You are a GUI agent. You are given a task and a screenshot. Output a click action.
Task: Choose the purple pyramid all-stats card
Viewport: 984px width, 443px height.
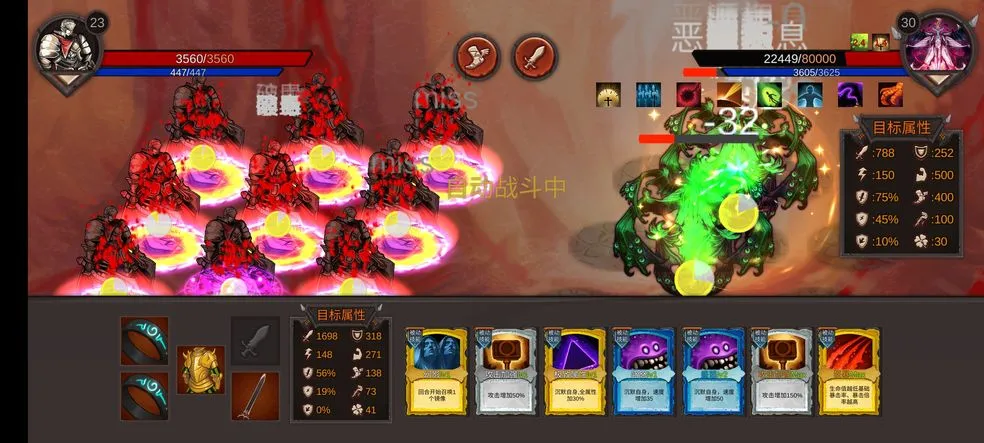[x=574, y=372]
